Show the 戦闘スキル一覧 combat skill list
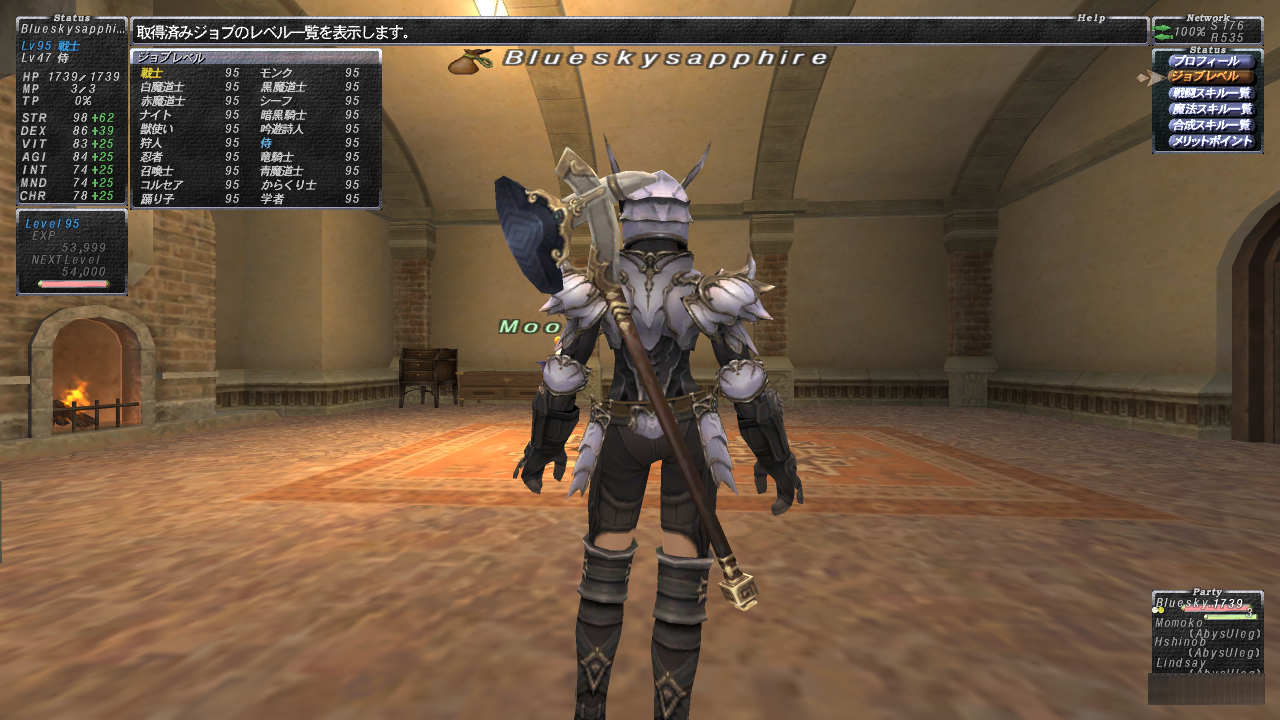 (x=1210, y=93)
